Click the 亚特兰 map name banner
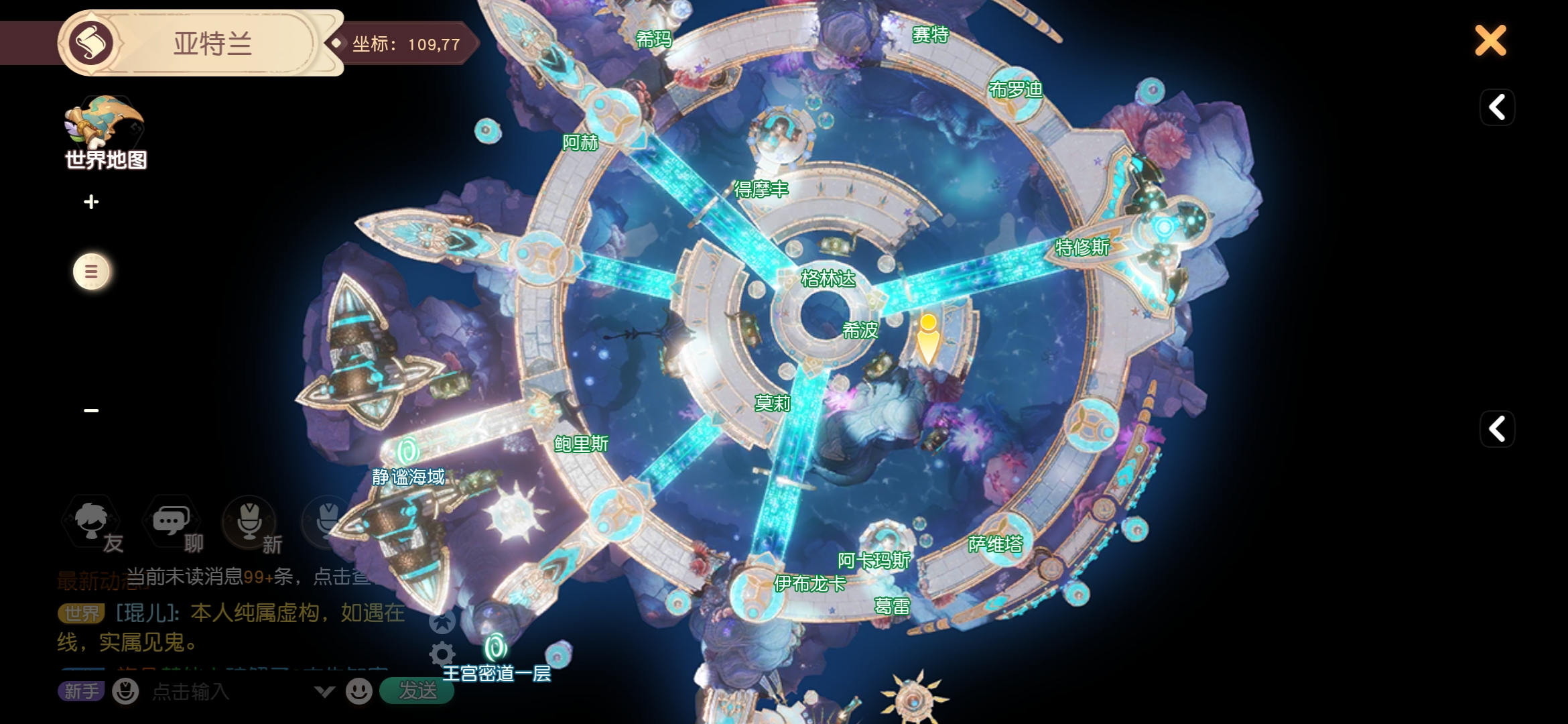The image size is (1568, 724). 212,44
